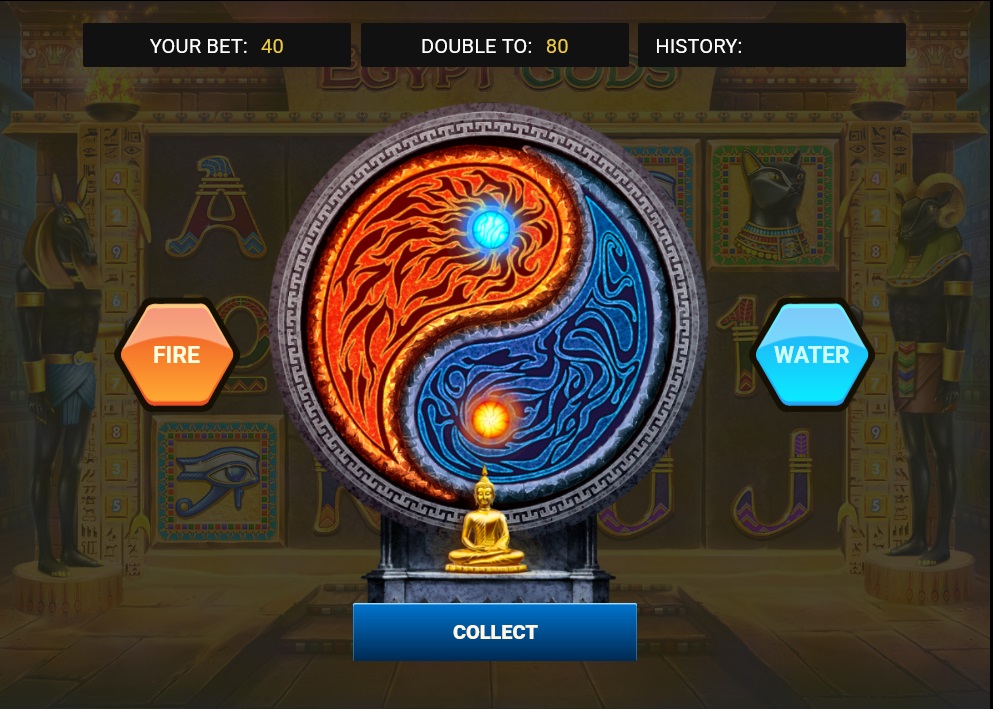Collect your winnings with the COLLECT button
This screenshot has width=993, height=709.
click(495, 632)
